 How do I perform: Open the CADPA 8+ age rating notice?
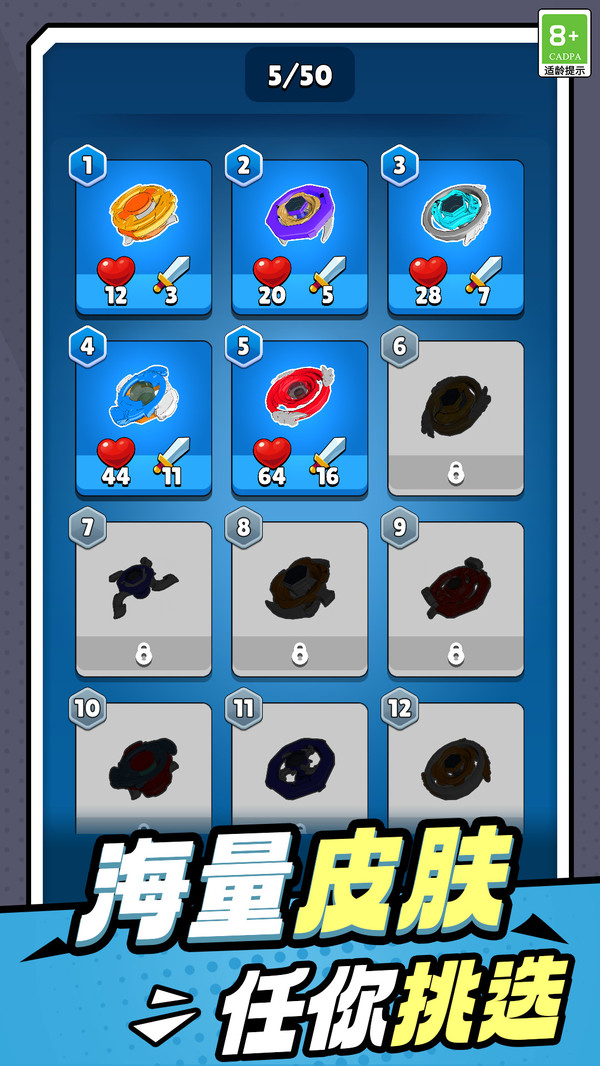[564, 44]
